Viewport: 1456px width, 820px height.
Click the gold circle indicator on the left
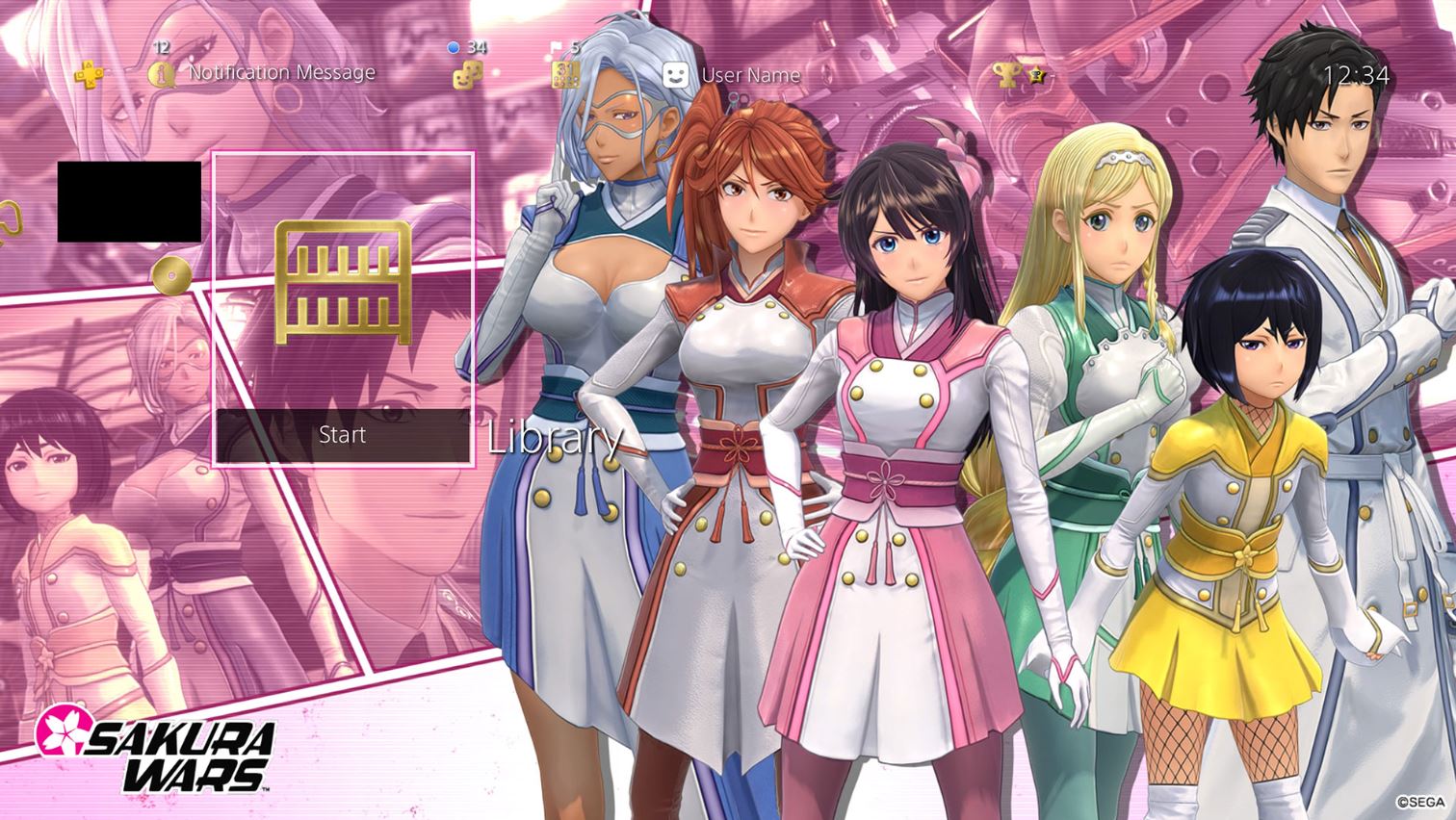(x=173, y=276)
